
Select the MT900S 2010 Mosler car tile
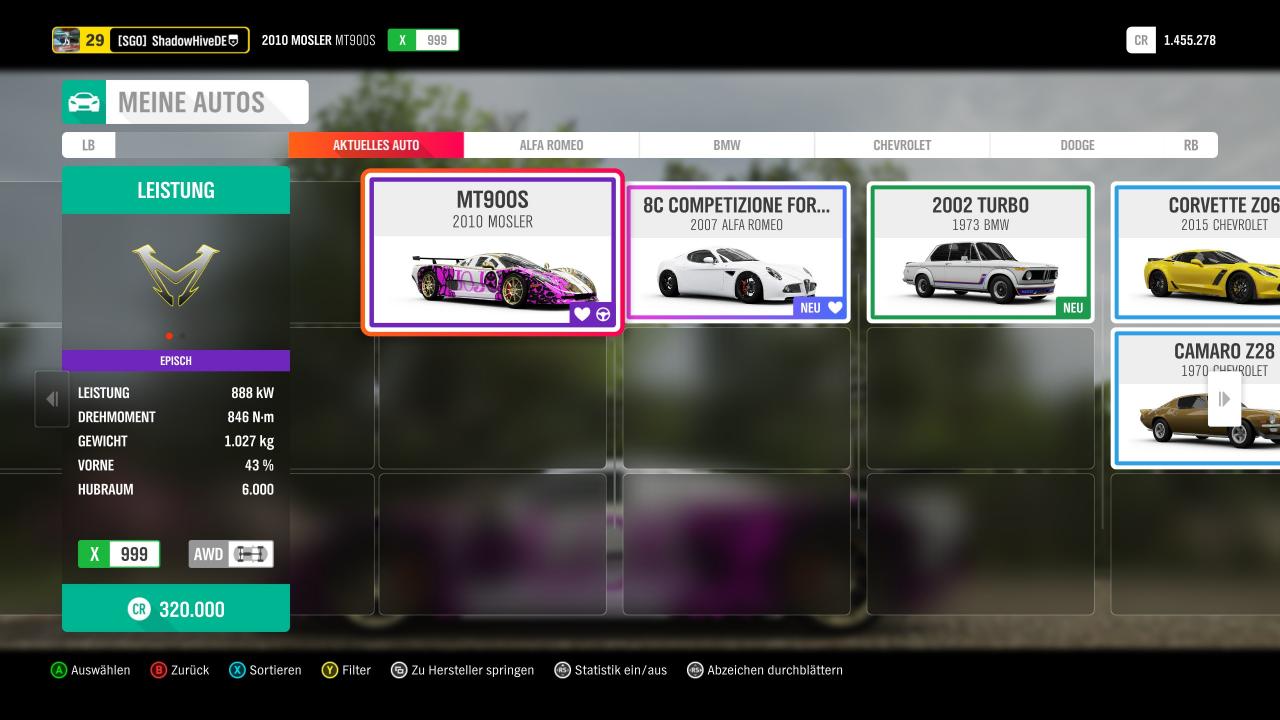(492, 252)
